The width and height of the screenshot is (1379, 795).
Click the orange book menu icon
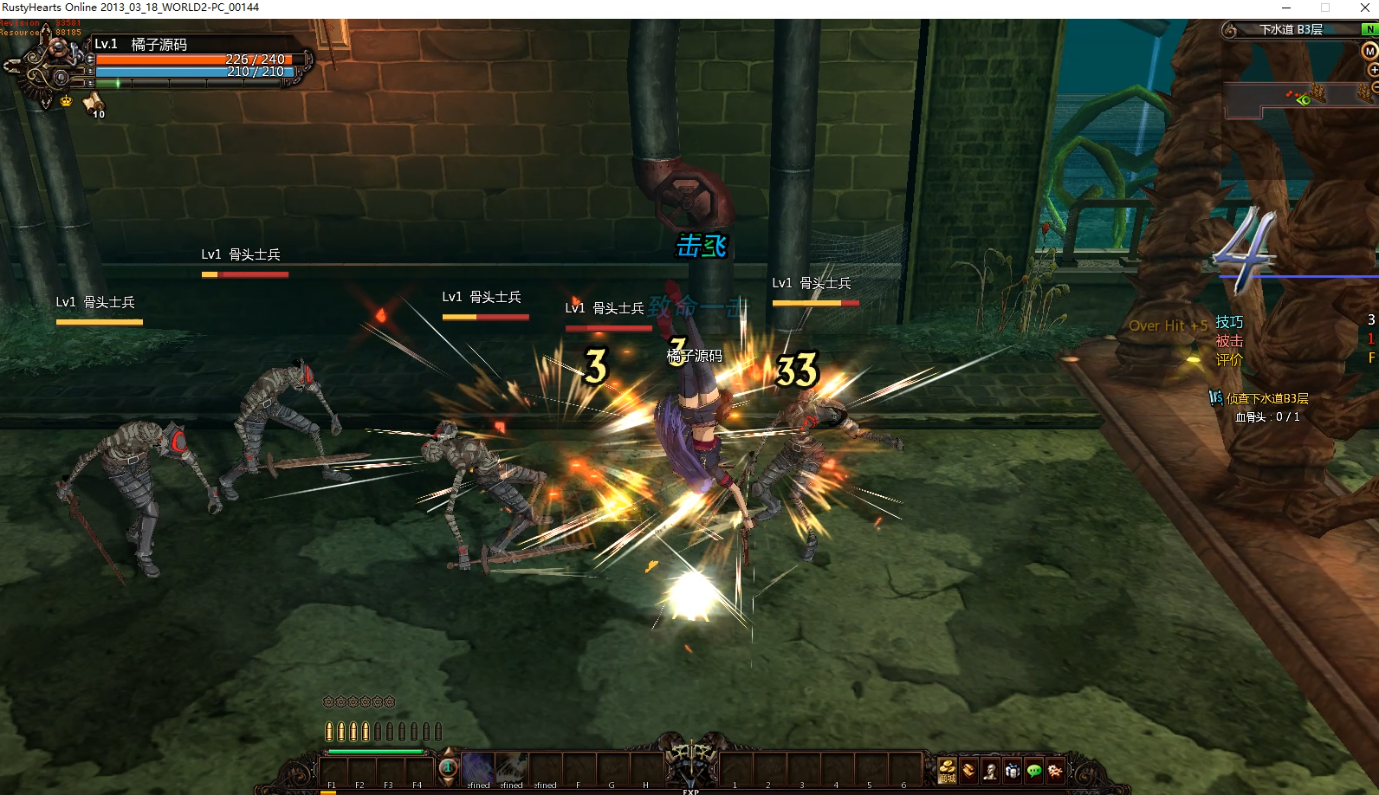tap(969, 770)
